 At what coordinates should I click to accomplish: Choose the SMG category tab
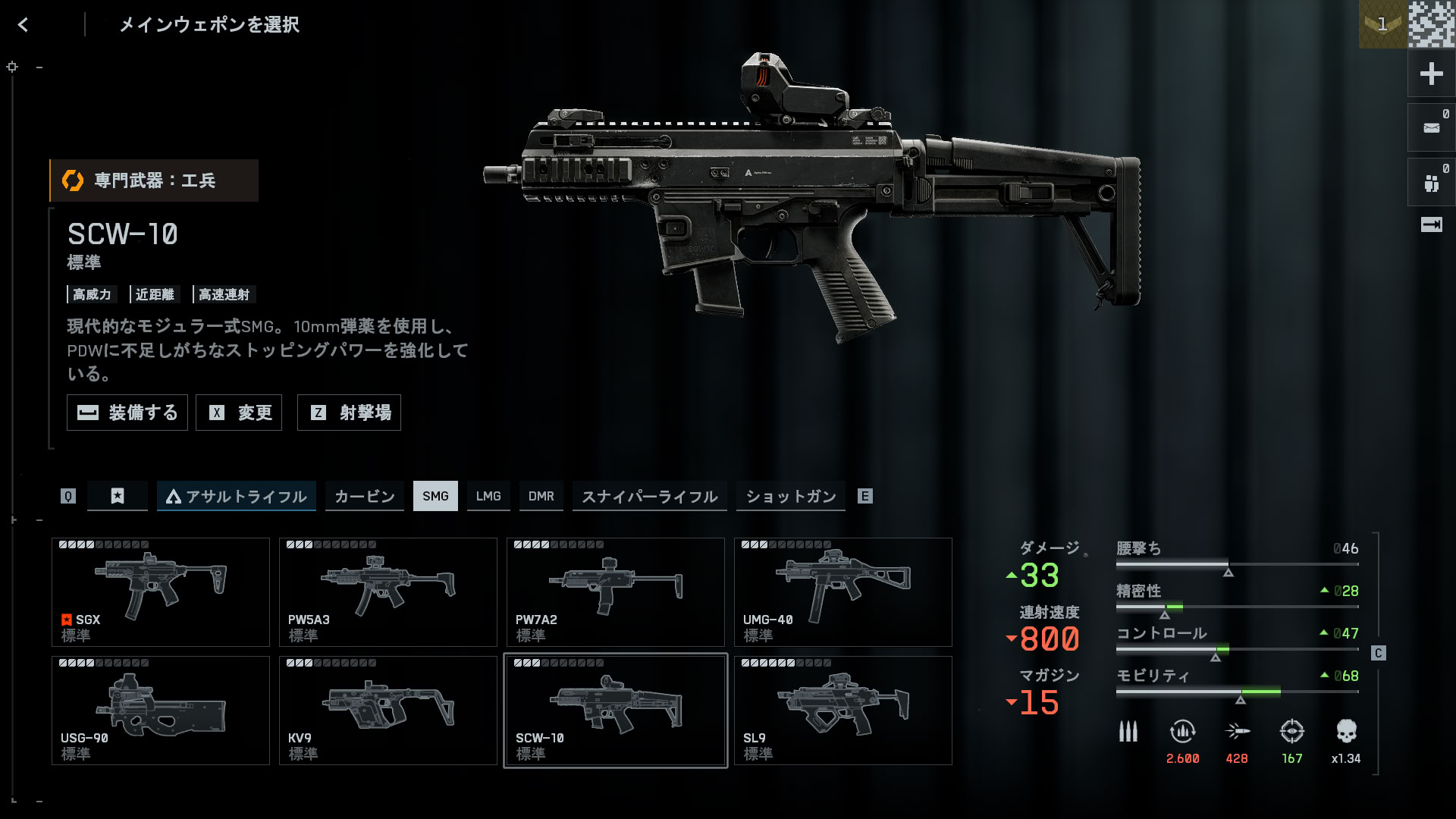coord(435,496)
